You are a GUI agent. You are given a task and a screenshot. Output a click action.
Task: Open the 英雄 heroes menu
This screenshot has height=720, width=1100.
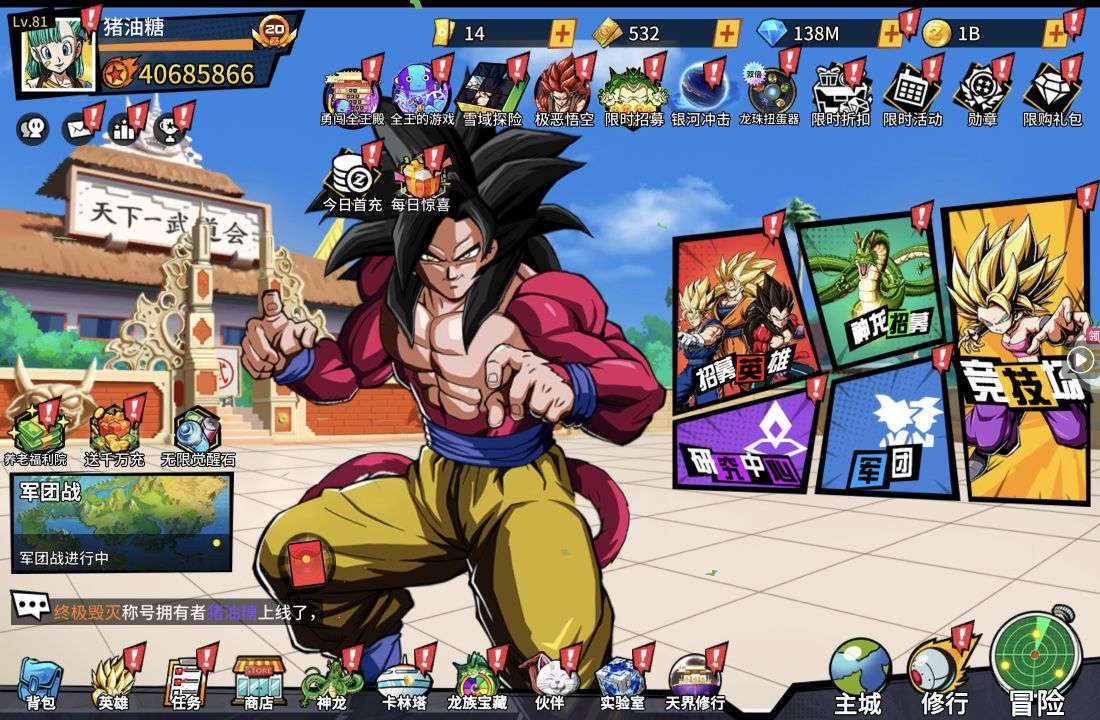[x=112, y=682]
